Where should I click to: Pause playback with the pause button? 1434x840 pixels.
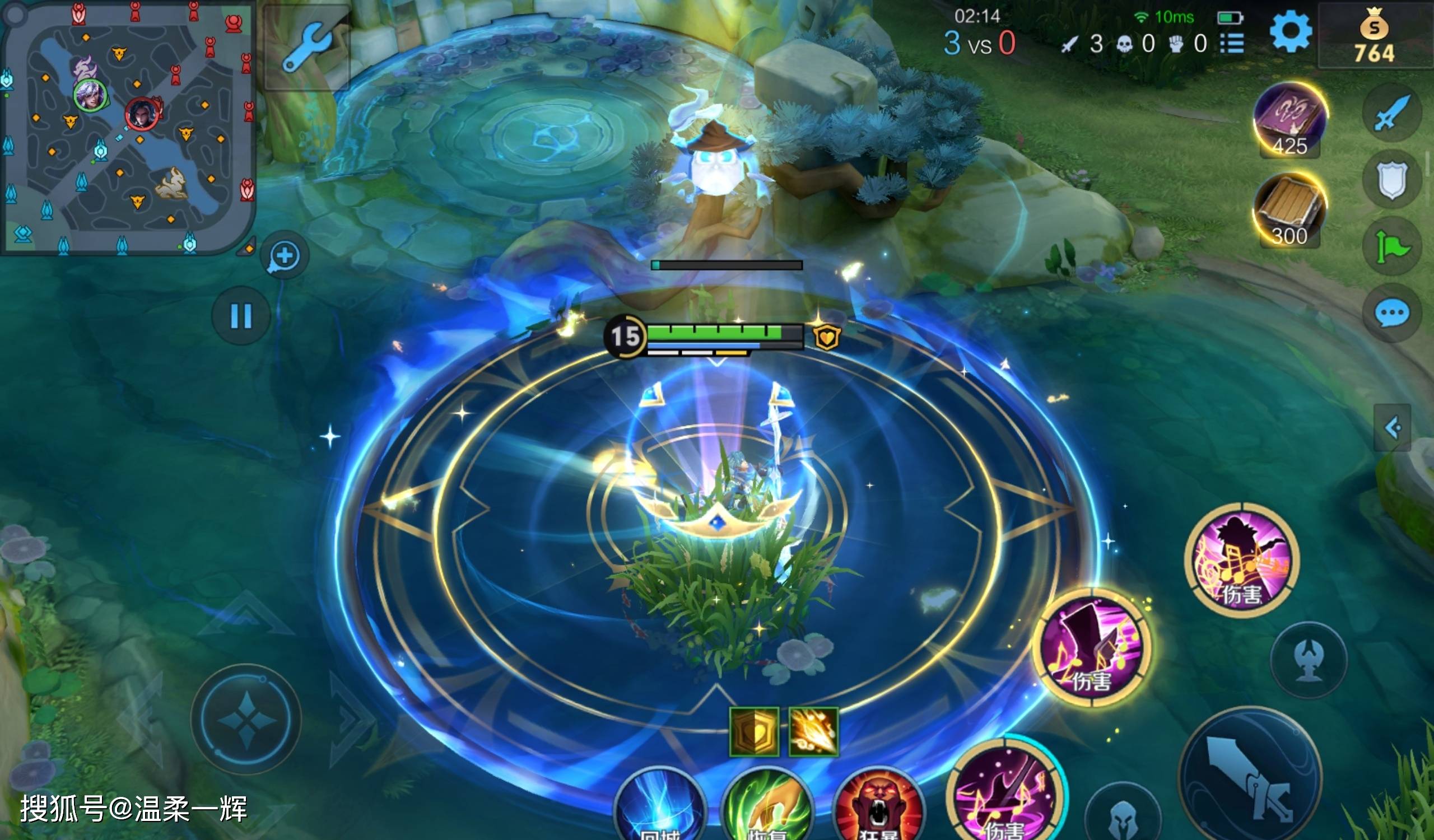pyautogui.click(x=241, y=316)
